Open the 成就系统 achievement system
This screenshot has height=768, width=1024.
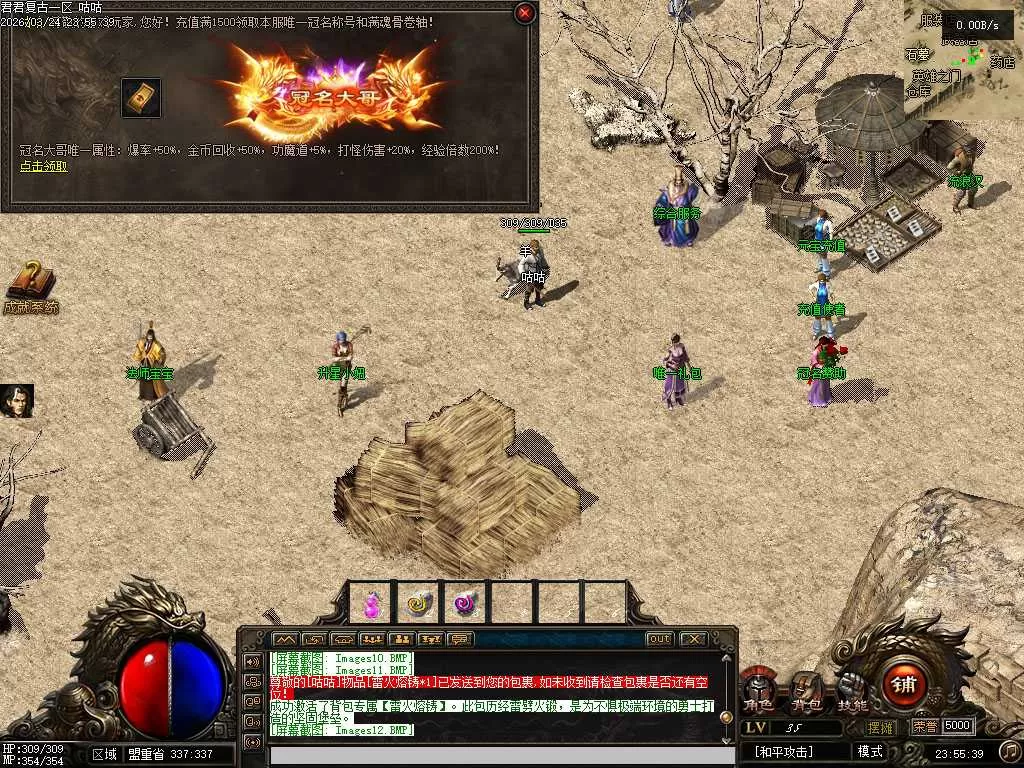coord(30,287)
